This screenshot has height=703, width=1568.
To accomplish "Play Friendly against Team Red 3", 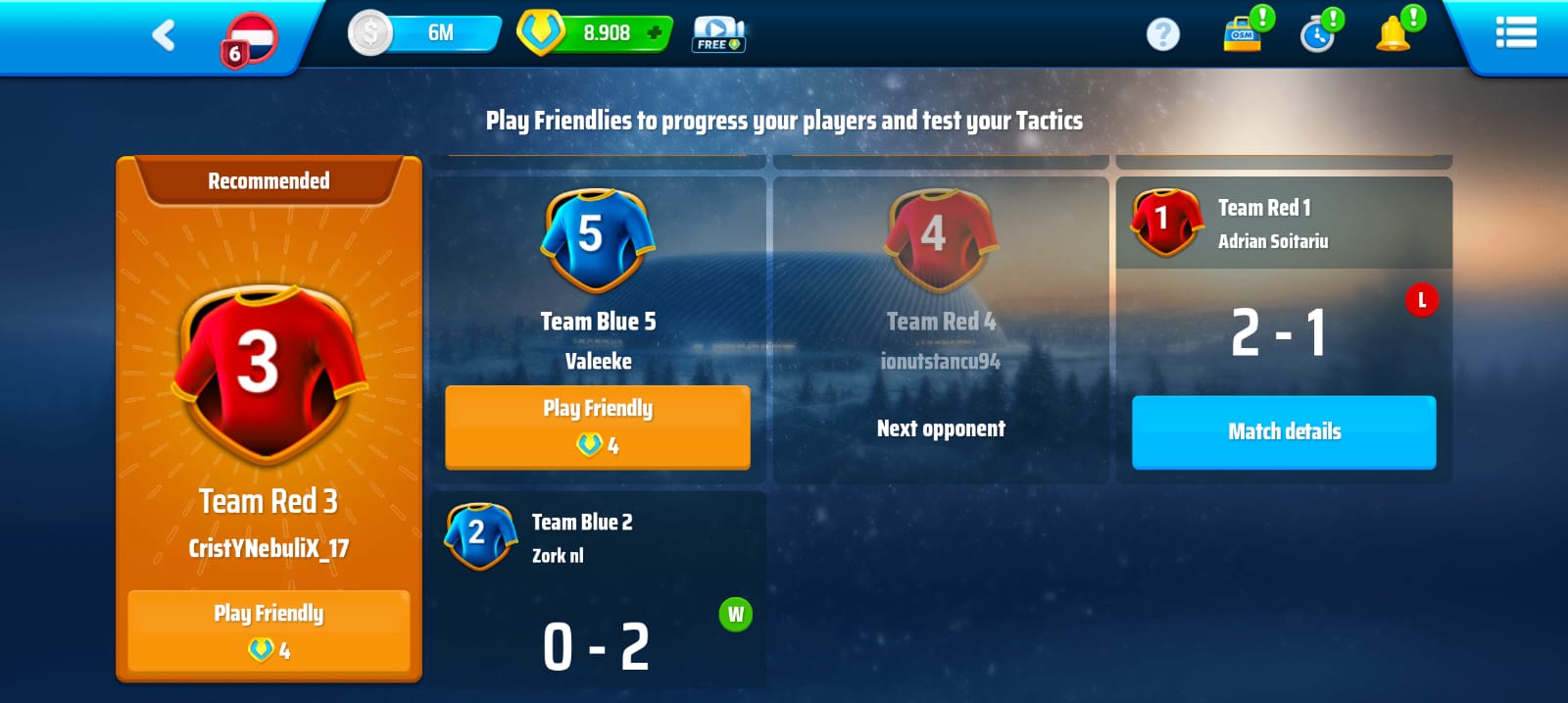I will coord(269,630).
